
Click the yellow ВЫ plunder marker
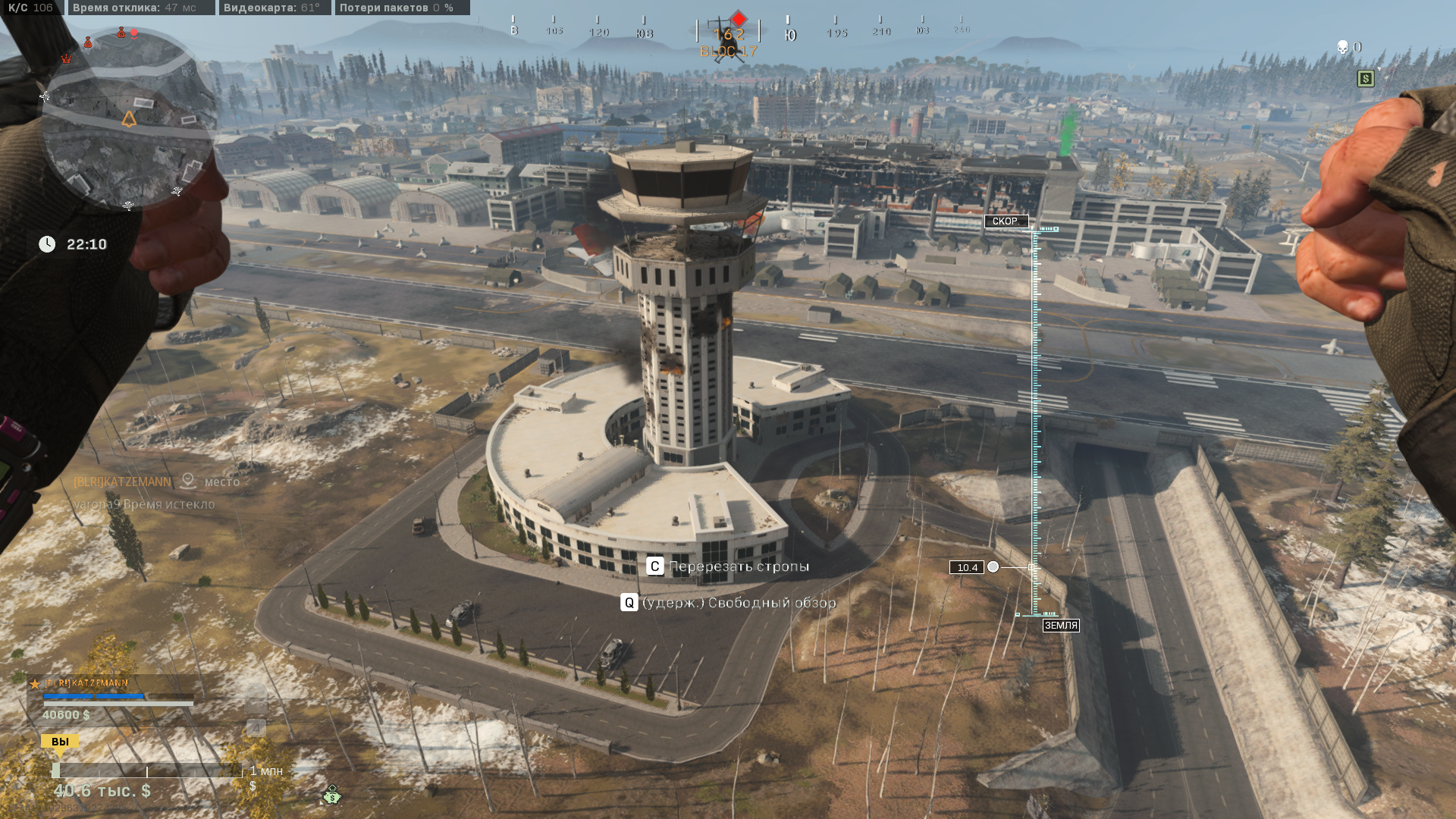tap(60, 742)
